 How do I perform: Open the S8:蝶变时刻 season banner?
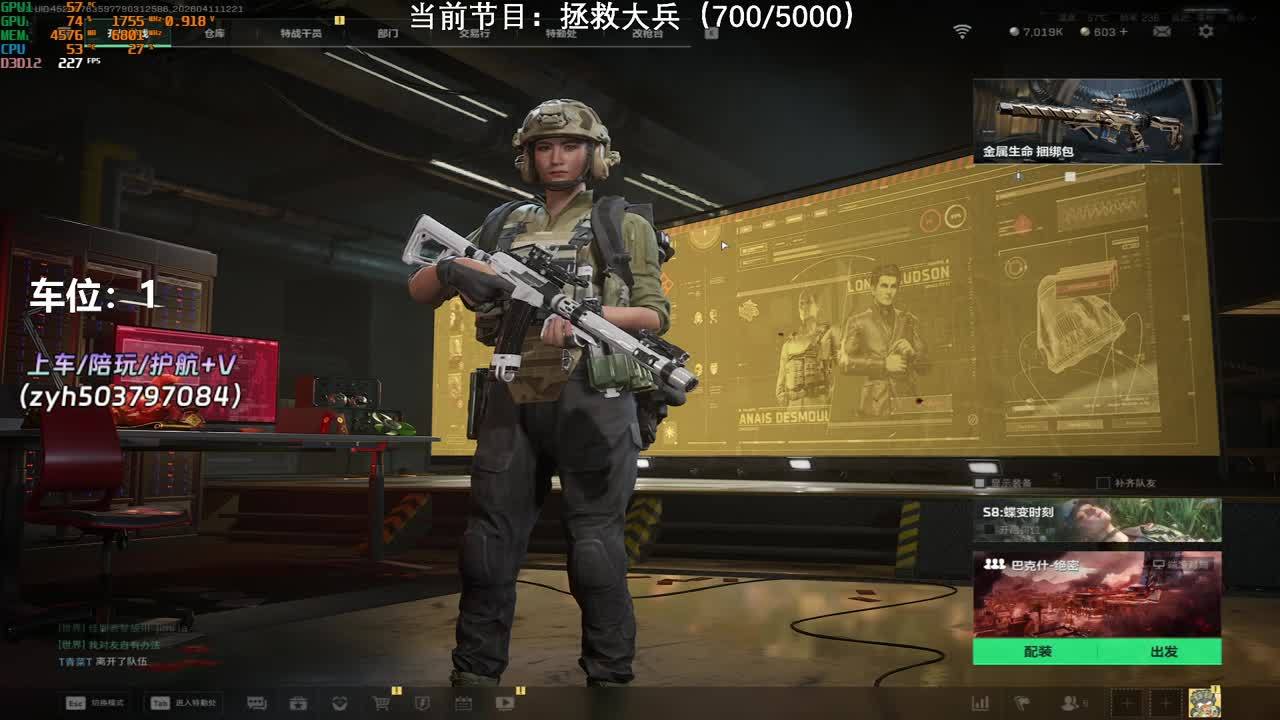[1096, 520]
